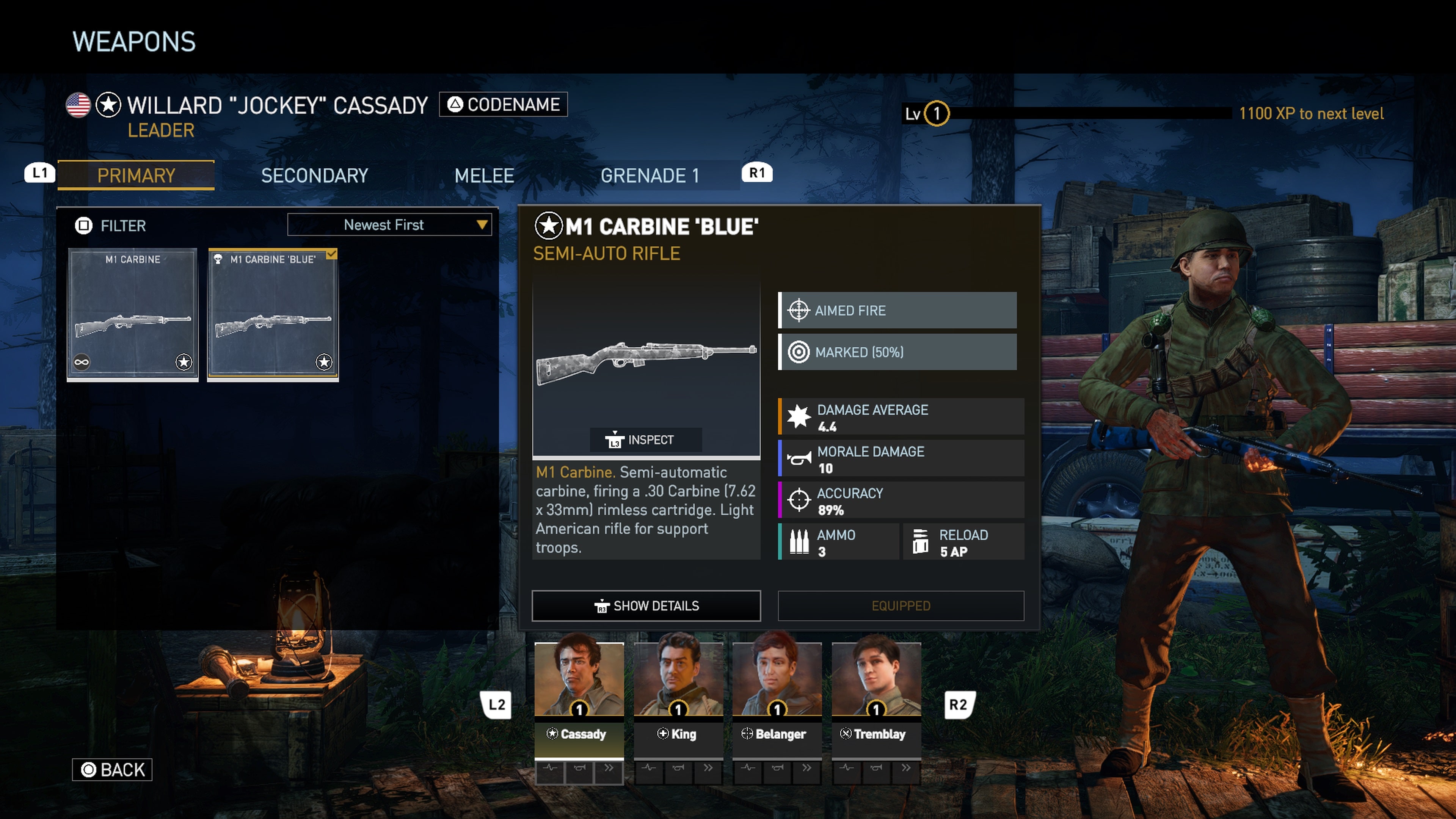1456x819 pixels.
Task: Select the M1 Carbine weapon thumbnail
Action: tap(132, 314)
